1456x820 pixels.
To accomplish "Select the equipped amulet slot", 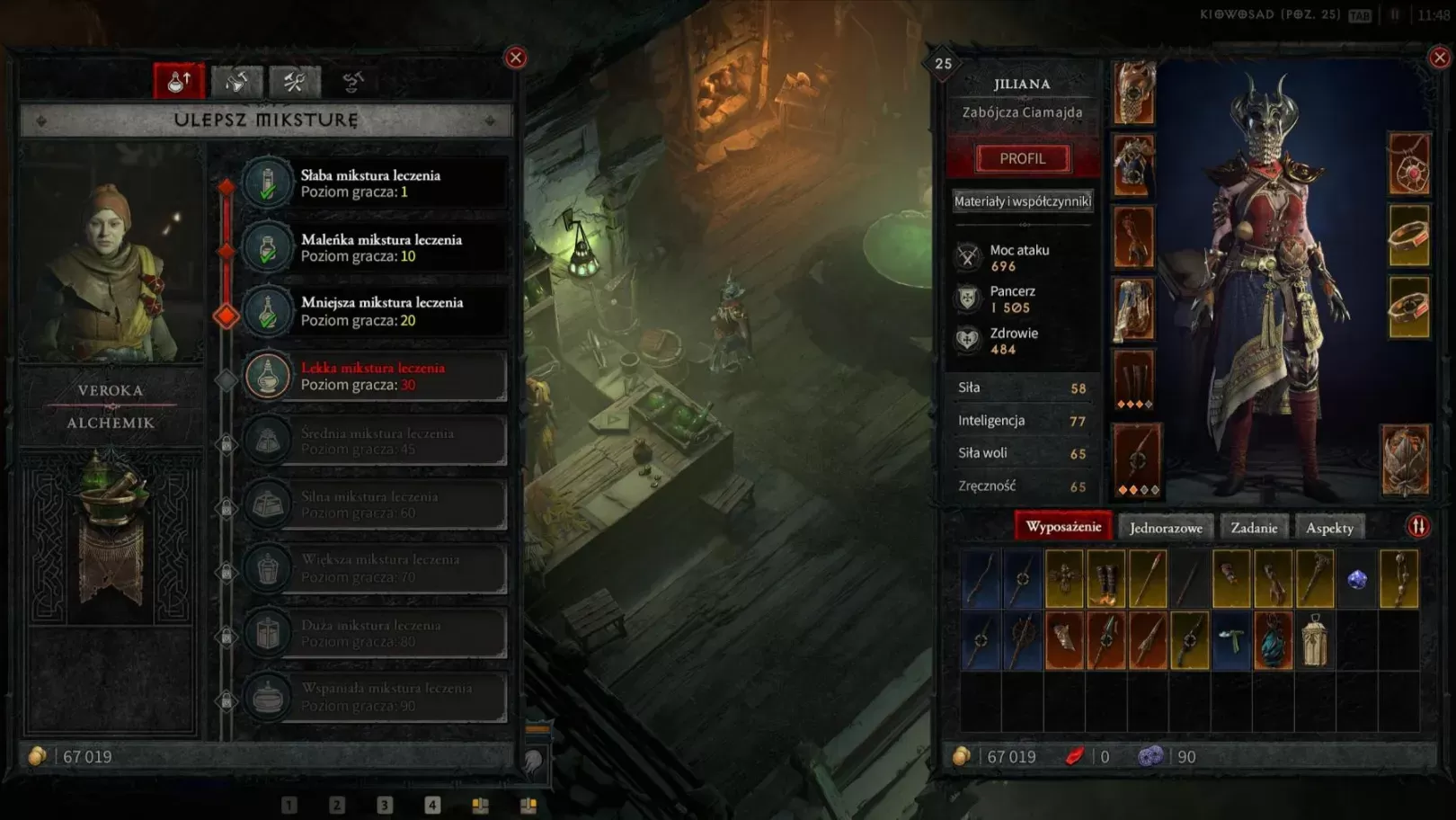I will (1408, 164).
